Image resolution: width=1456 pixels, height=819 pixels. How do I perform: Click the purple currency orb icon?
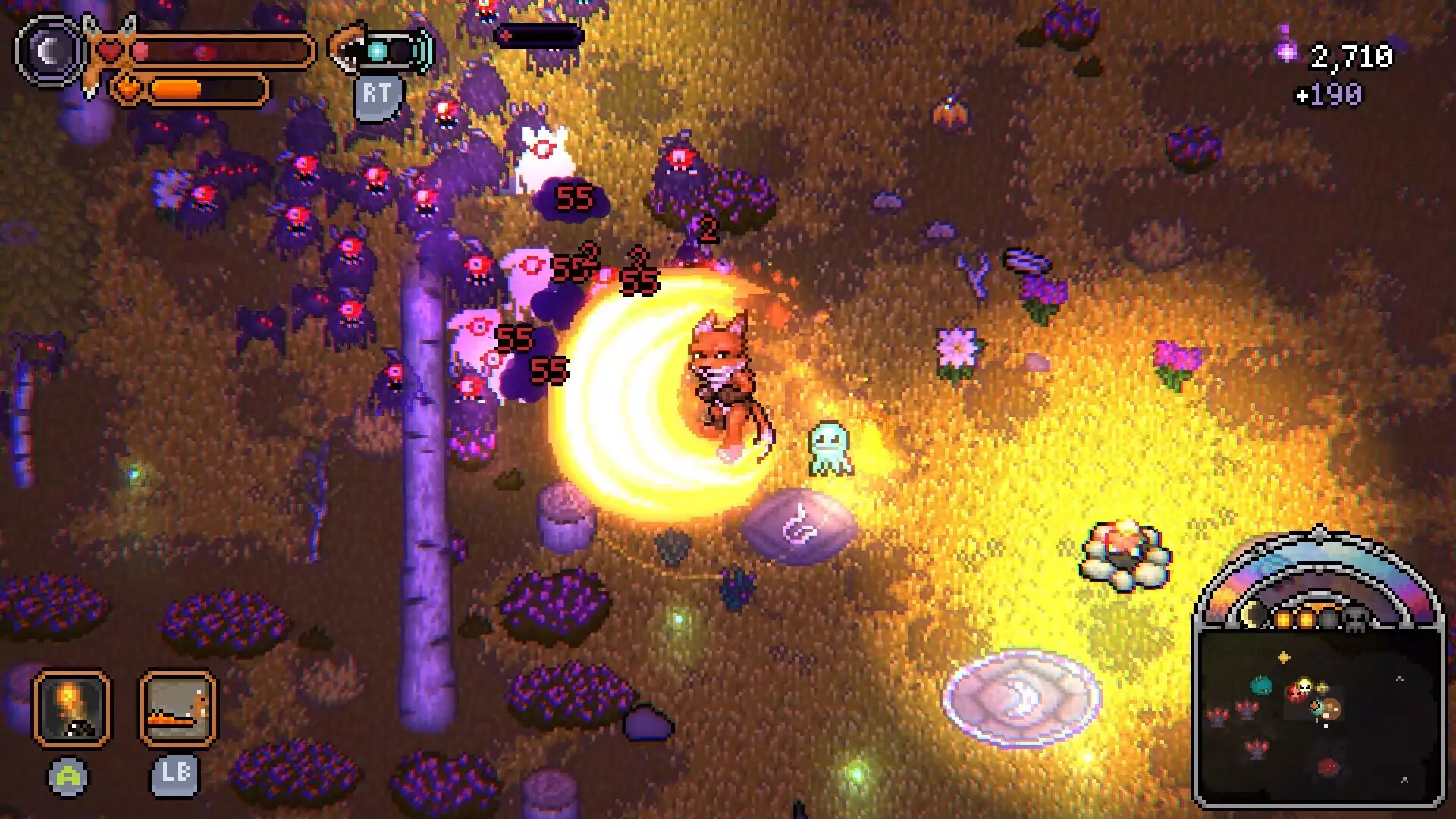pos(1286,50)
